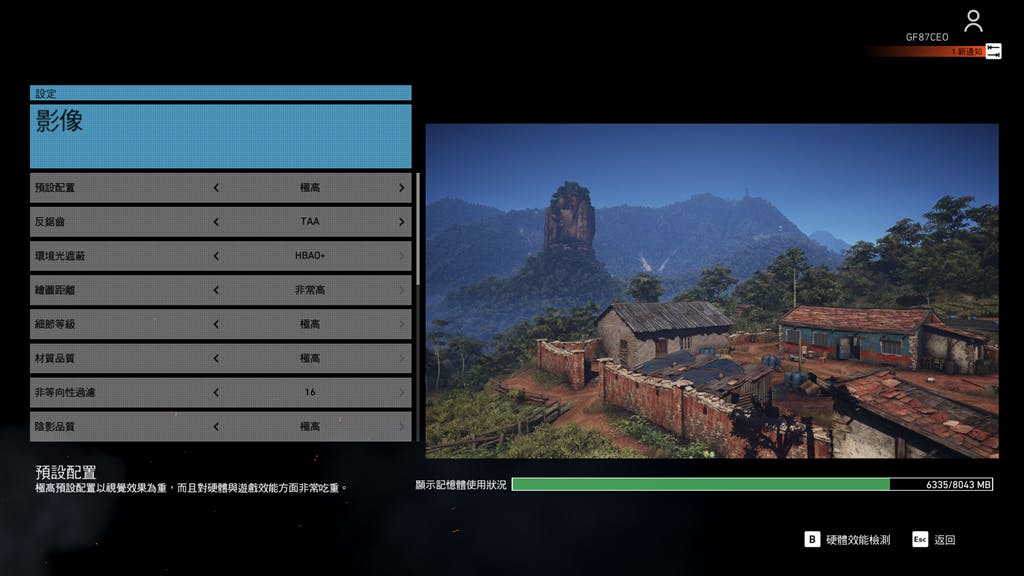
Task: Click left arrow on 繪圖距離 setting
Action: 216,290
